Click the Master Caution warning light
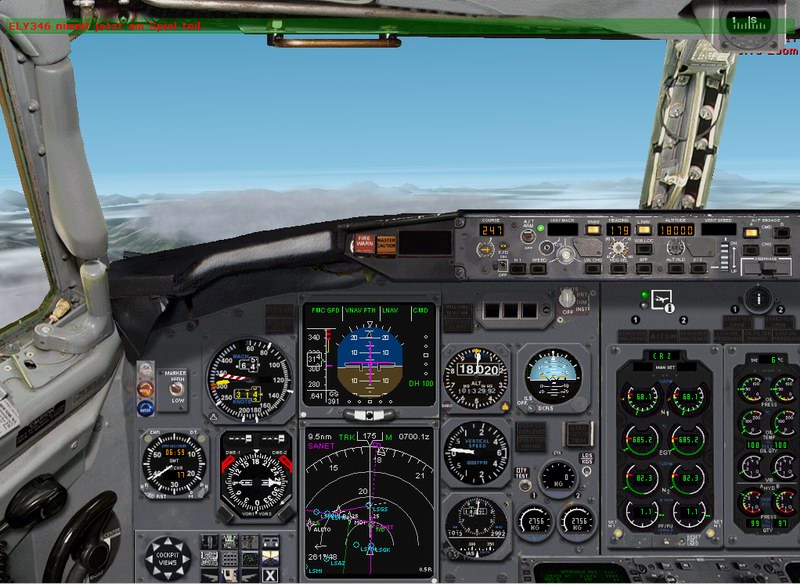Viewport: 800px width, 584px height. [x=386, y=241]
